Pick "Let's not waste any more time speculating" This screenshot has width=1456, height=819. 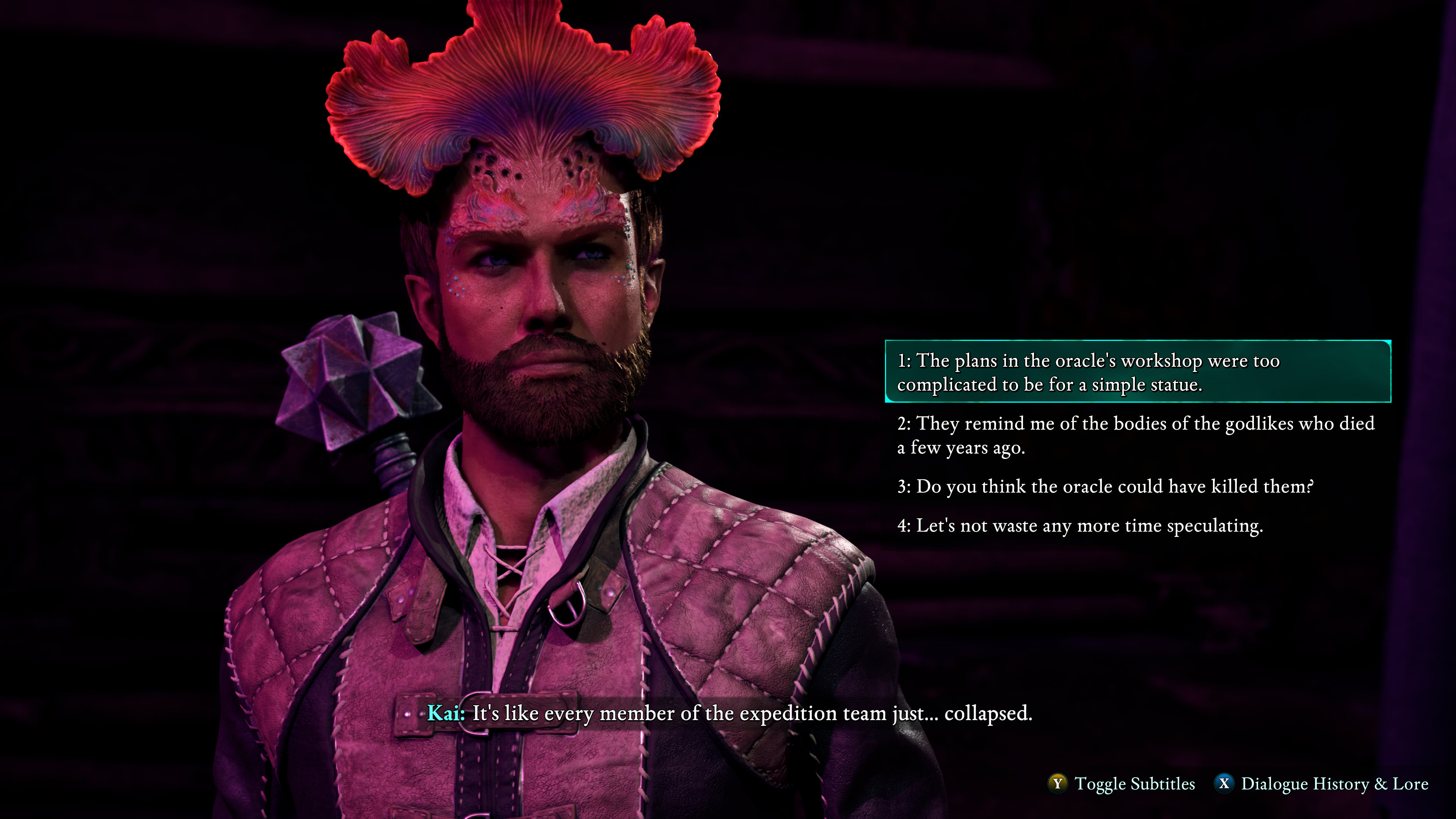point(1079,526)
